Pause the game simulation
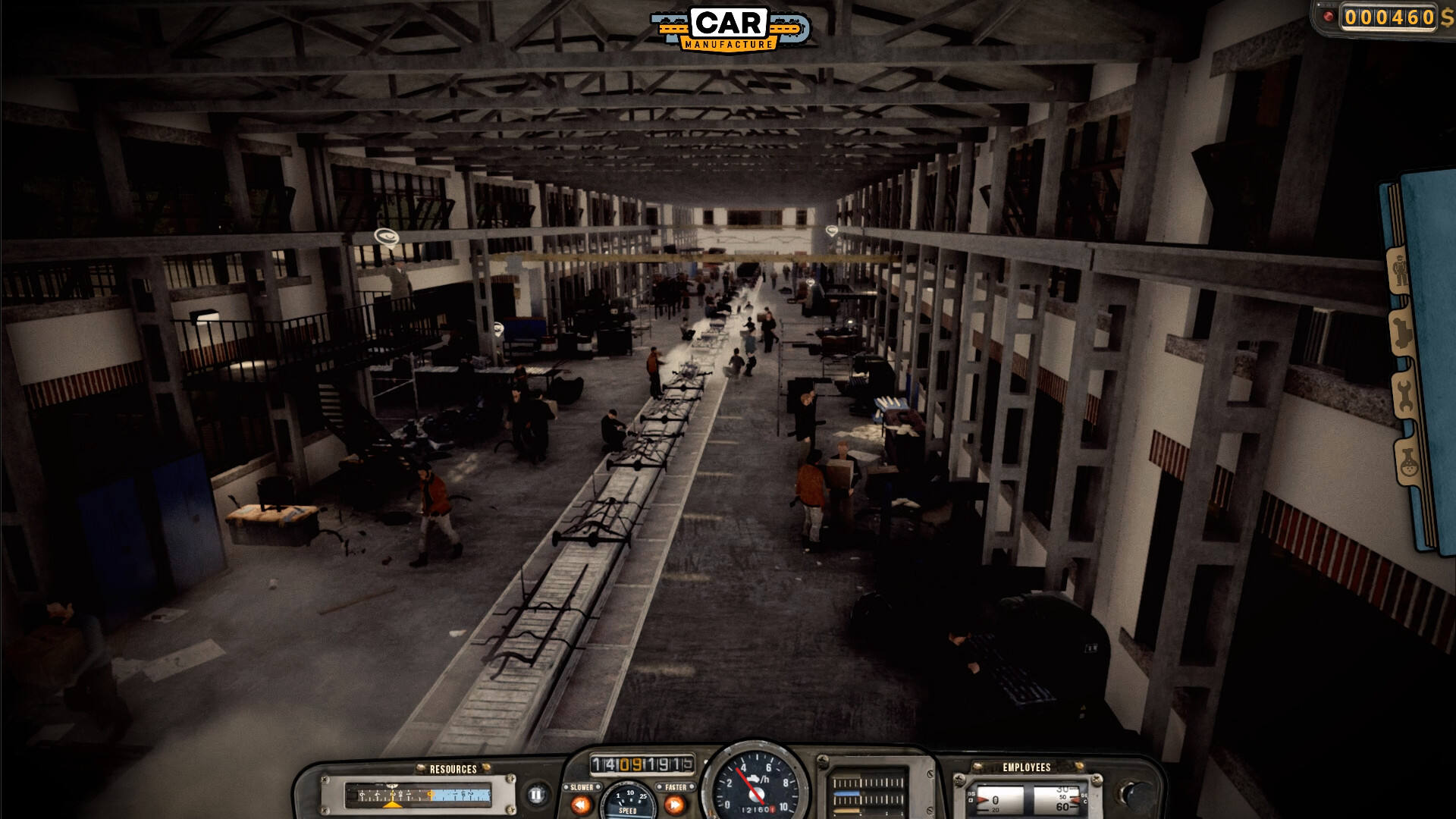 click(x=536, y=795)
